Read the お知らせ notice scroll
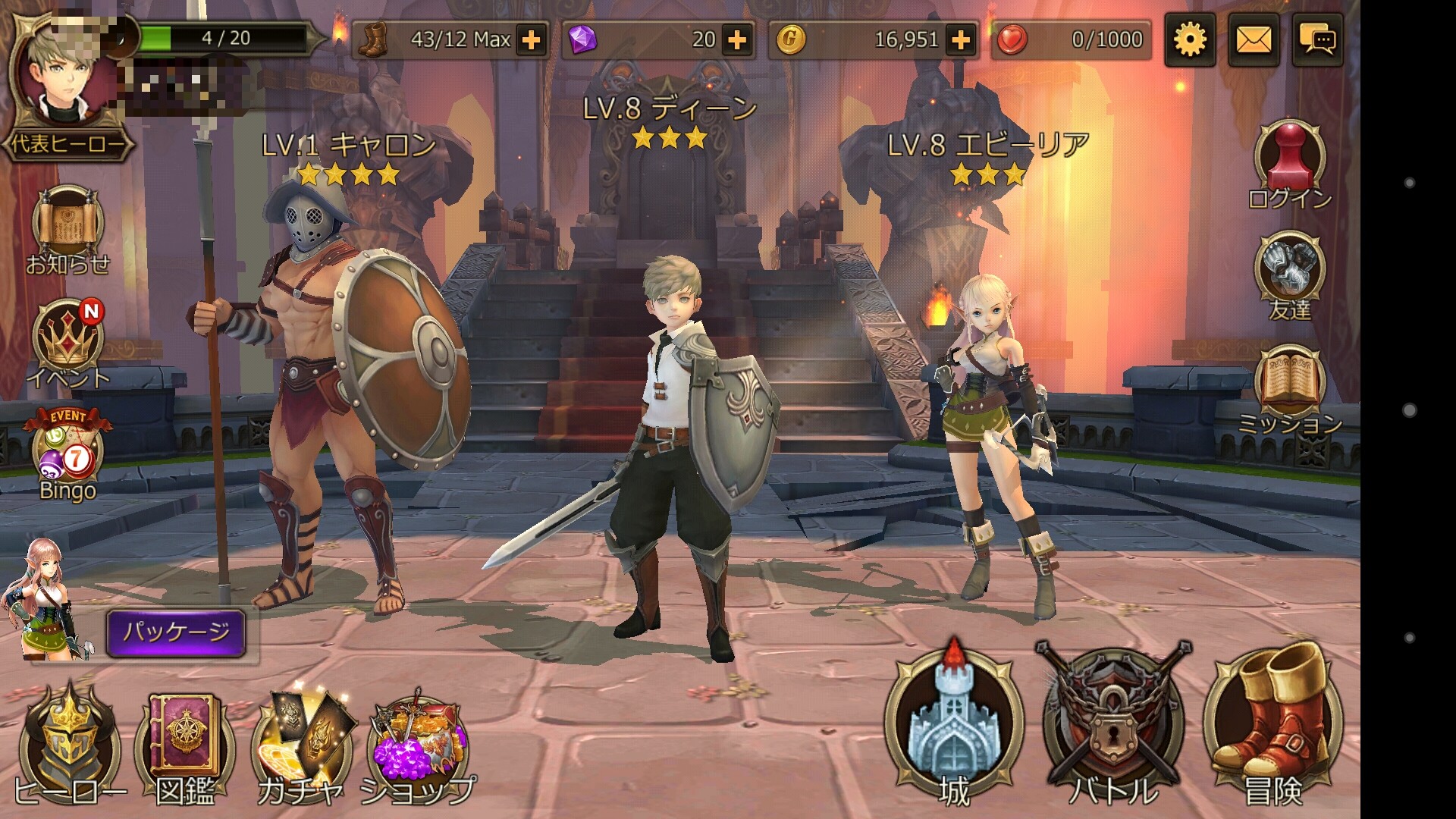1456x819 pixels. coord(67,227)
